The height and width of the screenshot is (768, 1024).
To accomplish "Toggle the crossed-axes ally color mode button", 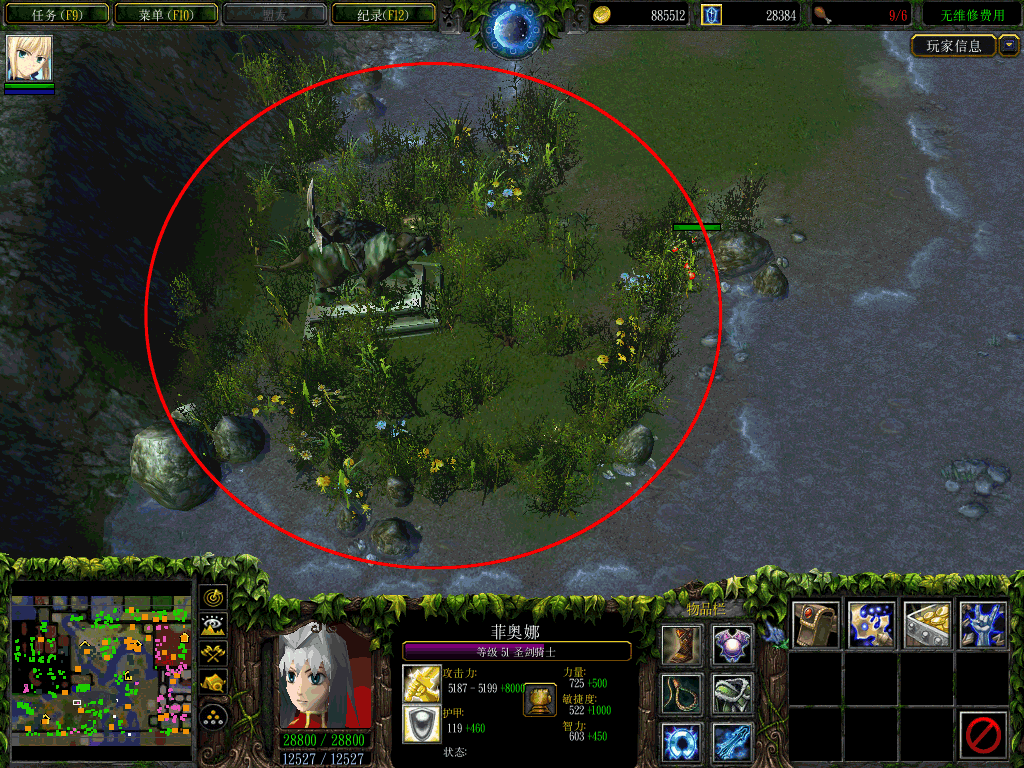I will (213, 655).
